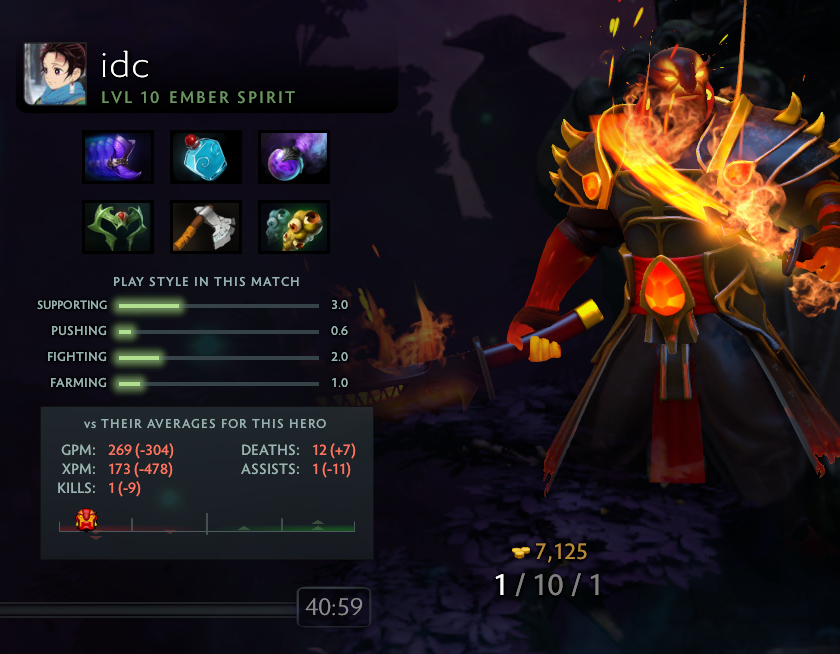Choose the Quelling Blade axe item
The width and height of the screenshot is (840, 654).
pyautogui.click(x=206, y=227)
